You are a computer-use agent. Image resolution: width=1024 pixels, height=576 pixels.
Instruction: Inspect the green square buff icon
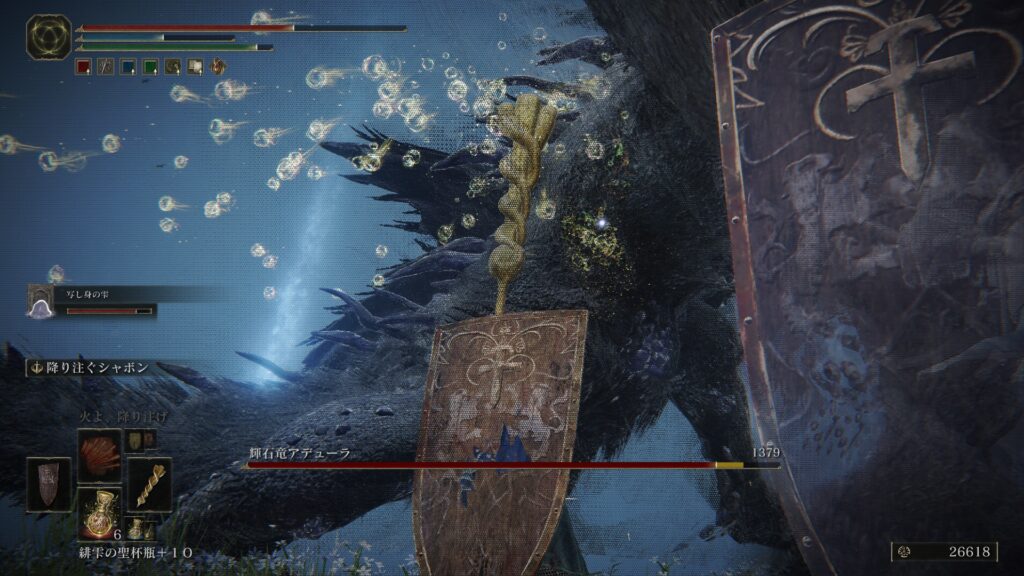click(150, 67)
